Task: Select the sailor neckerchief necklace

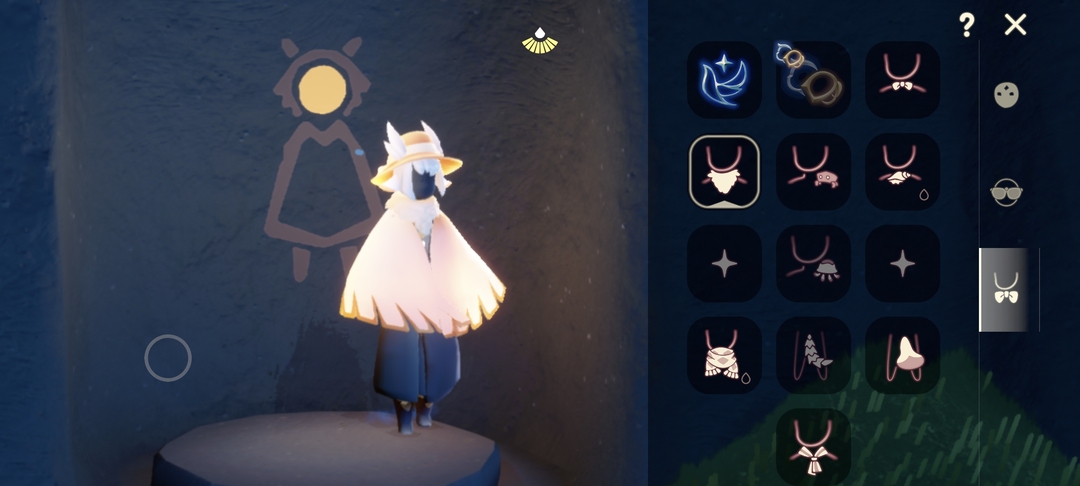Action: pyautogui.click(x=813, y=446)
